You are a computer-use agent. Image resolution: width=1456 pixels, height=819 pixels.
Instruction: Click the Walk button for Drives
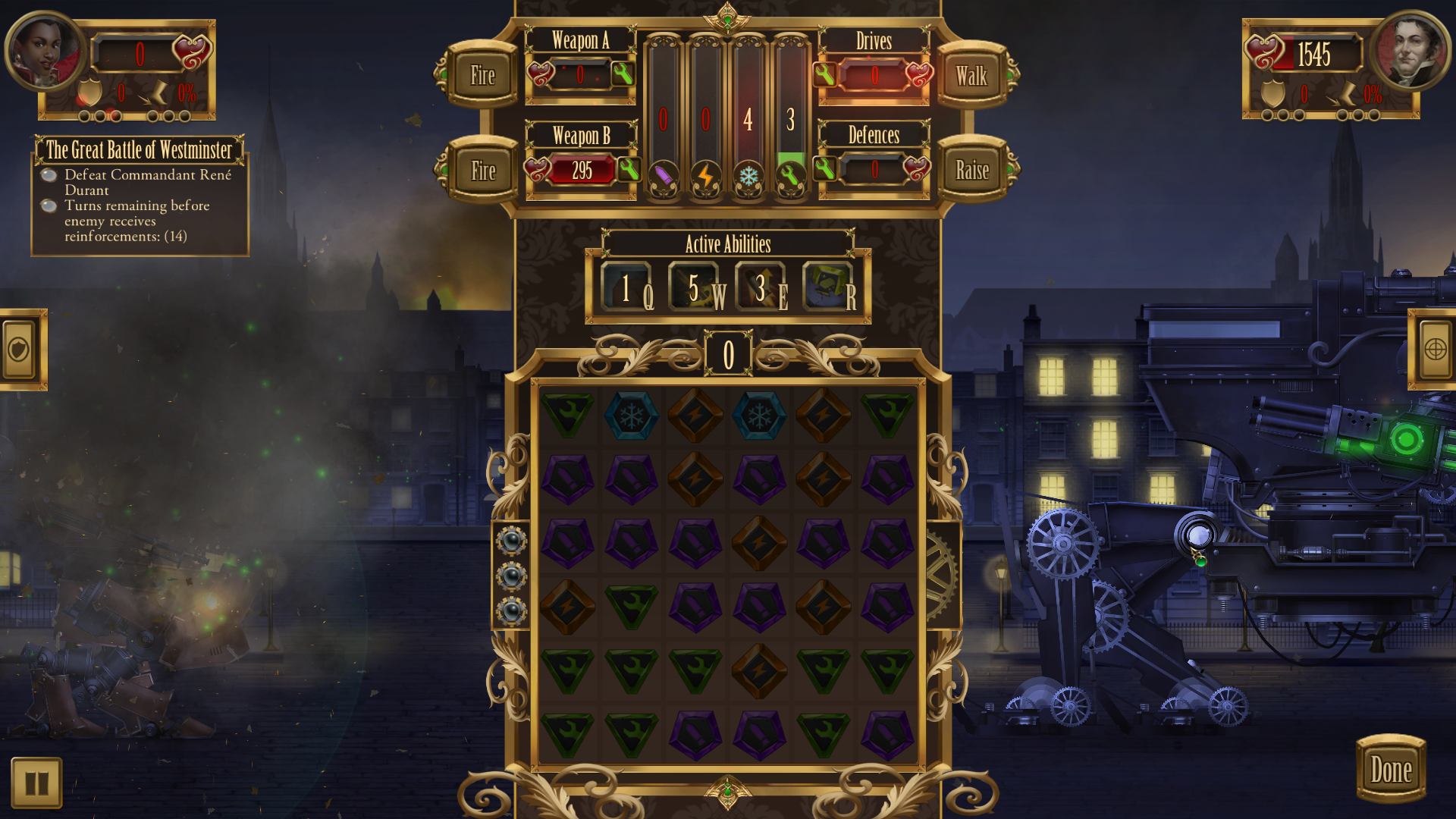(971, 75)
